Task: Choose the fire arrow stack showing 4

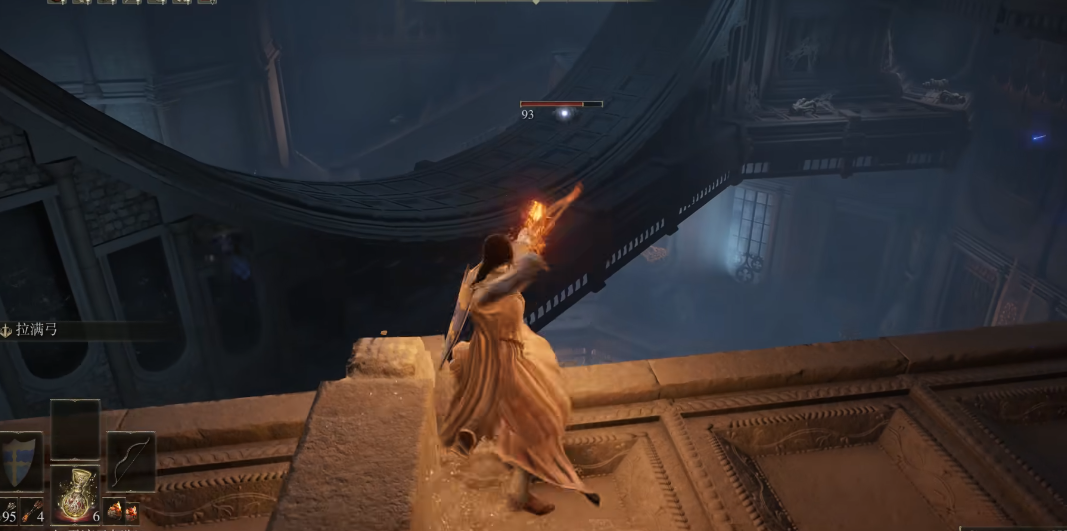Action: (31, 512)
